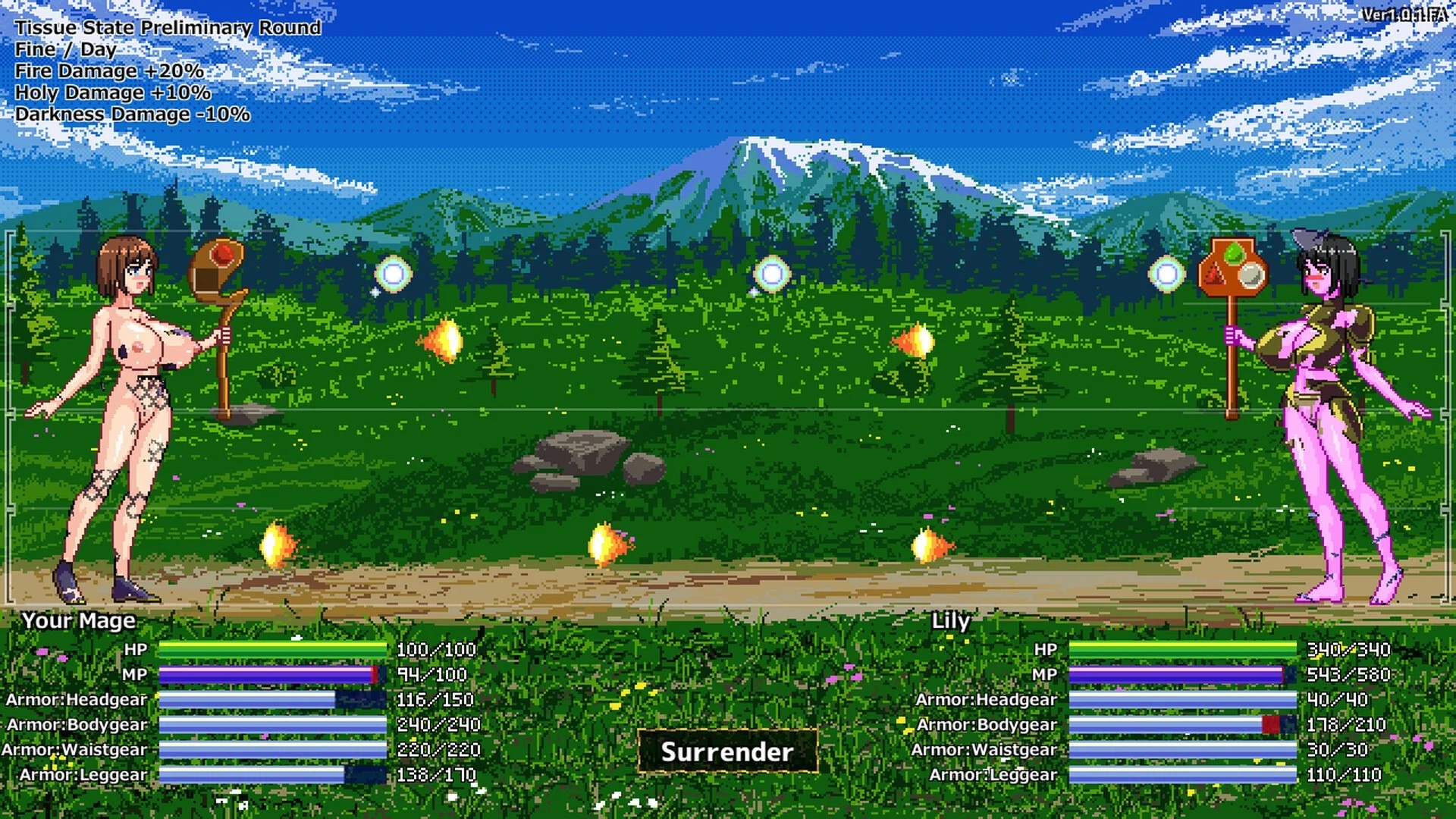Click the silver orb icon on Lily's staff
Image resolution: width=1456 pixels, height=819 pixels.
1251,275
